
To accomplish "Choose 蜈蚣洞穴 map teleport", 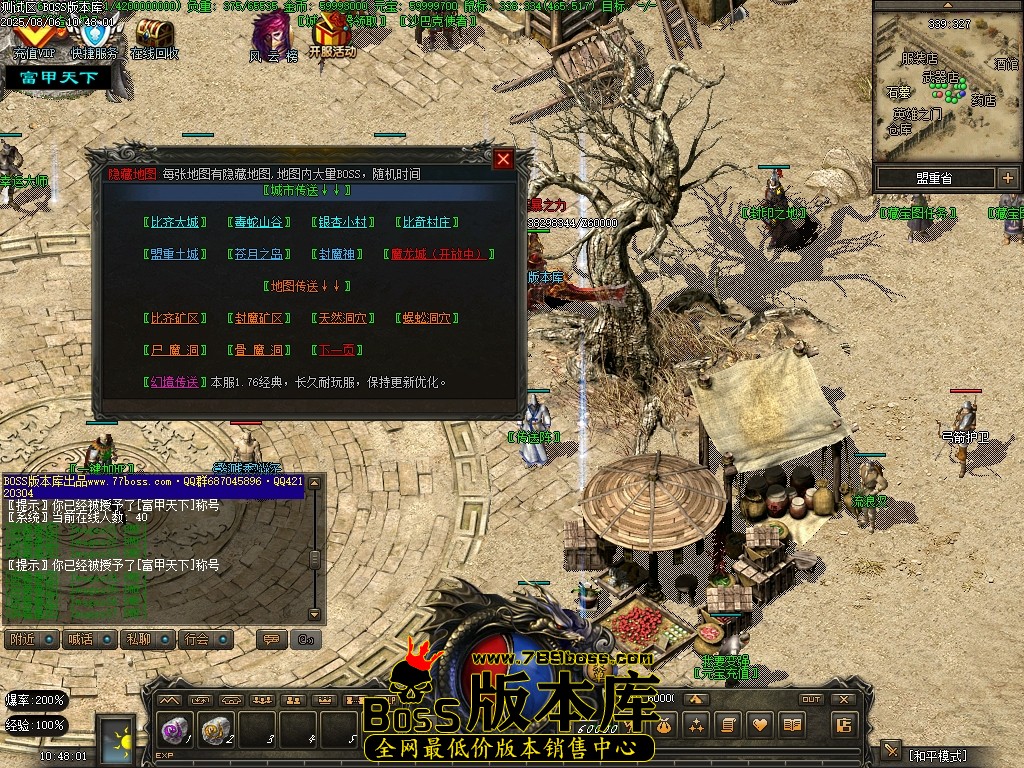I will click(x=427, y=318).
